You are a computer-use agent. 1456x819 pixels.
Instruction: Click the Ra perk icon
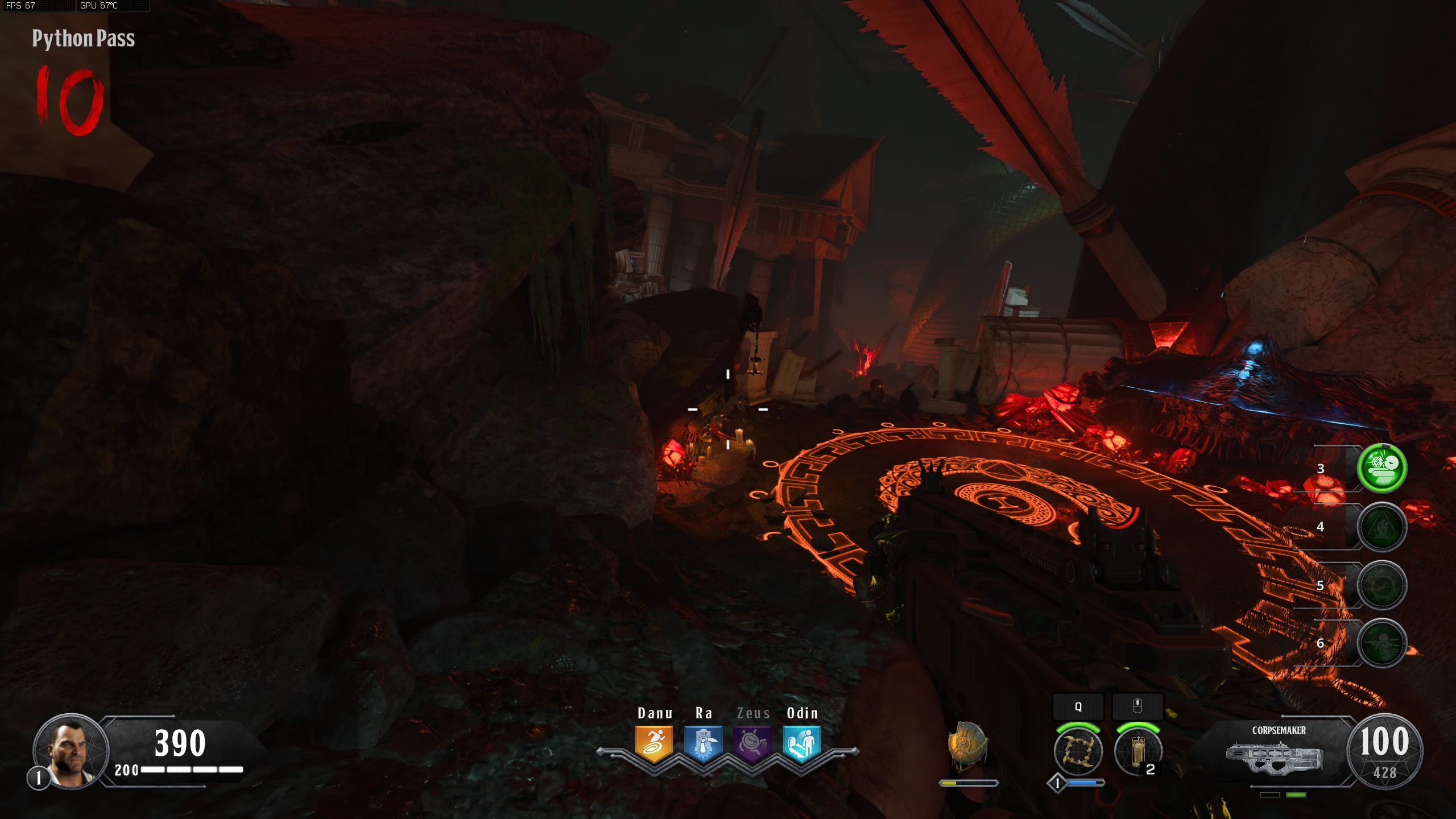(x=703, y=743)
